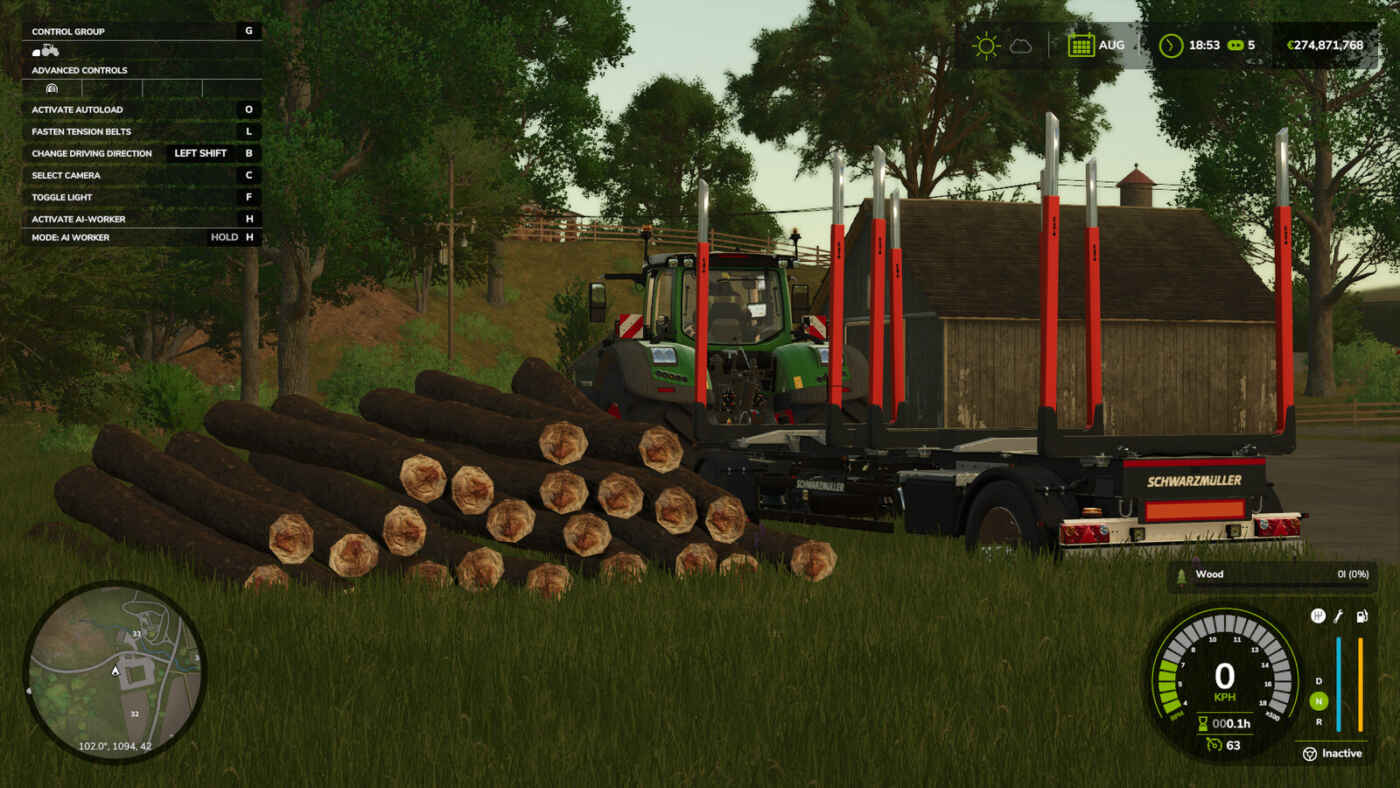1400x788 pixels.
Task: Click the dome icon under Advanced Controls
Action: 52,89
